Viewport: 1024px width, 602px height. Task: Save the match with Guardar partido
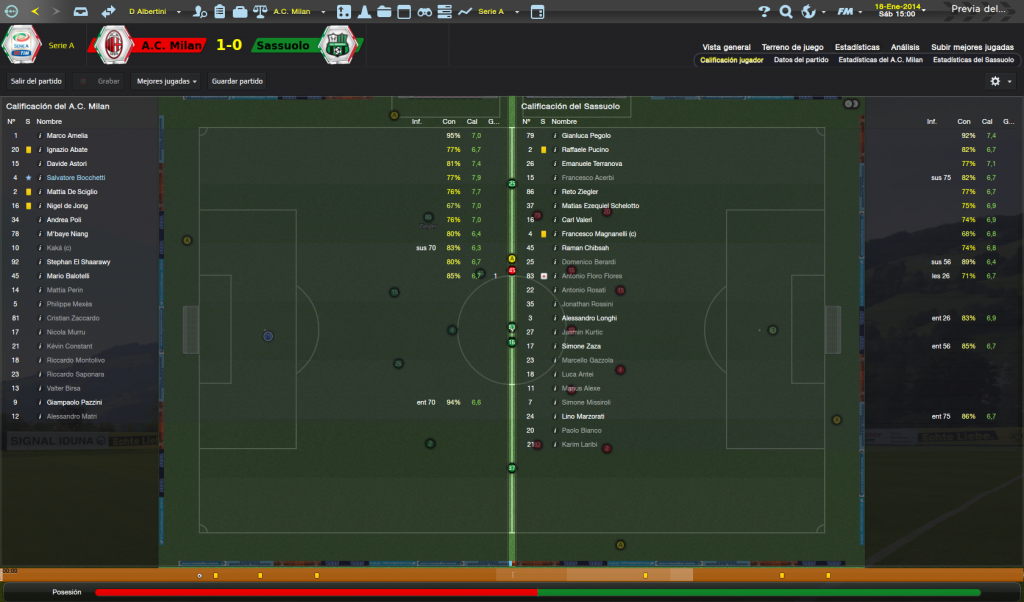pyautogui.click(x=237, y=81)
